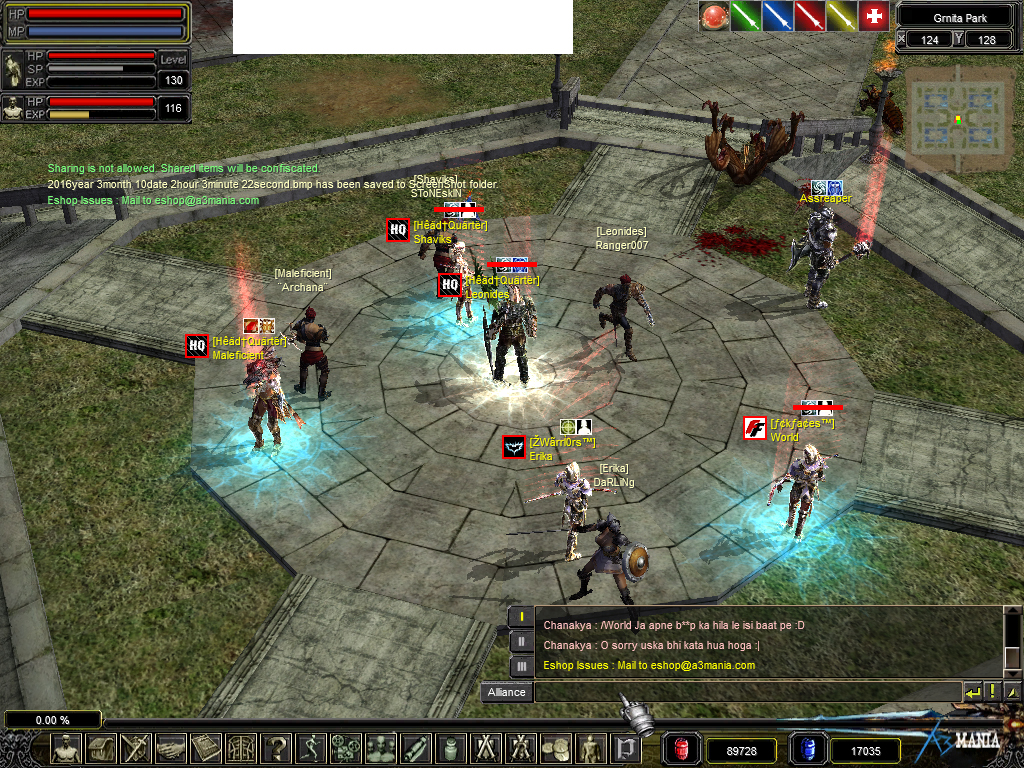
Task: Click the red orb buff icon
Action: pos(714,16)
